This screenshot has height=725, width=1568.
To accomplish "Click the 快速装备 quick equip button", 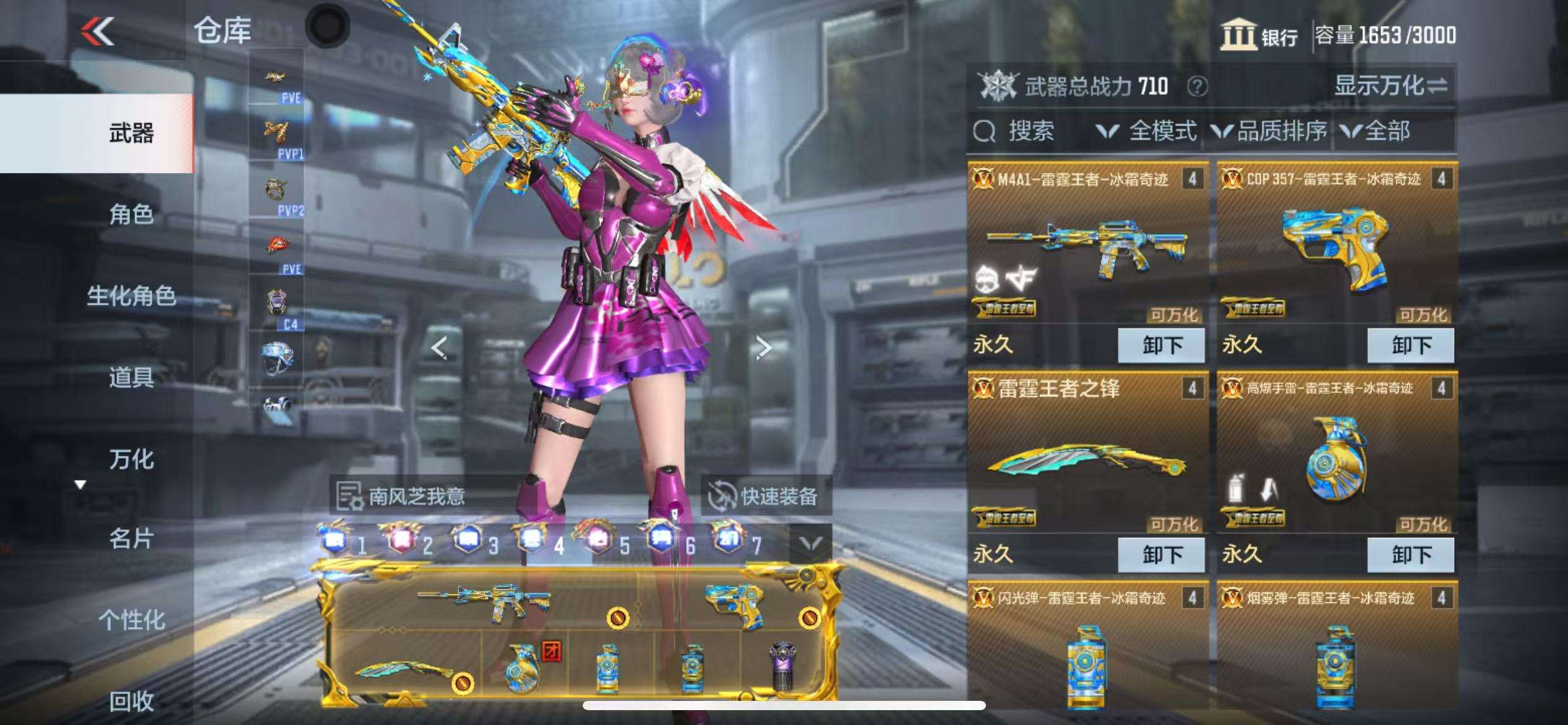I will click(x=765, y=496).
